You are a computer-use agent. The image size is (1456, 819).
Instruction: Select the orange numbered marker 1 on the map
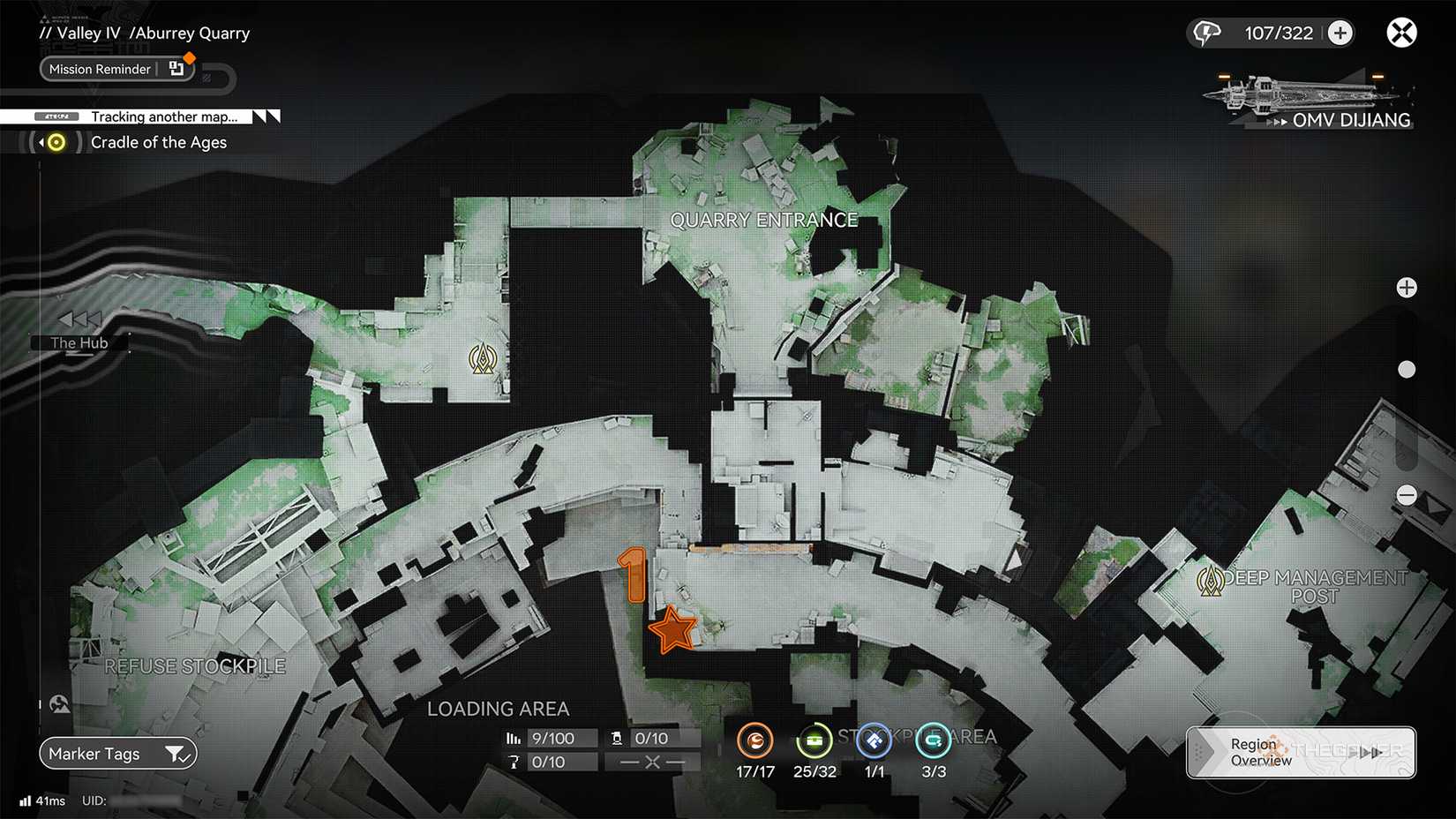(634, 574)
